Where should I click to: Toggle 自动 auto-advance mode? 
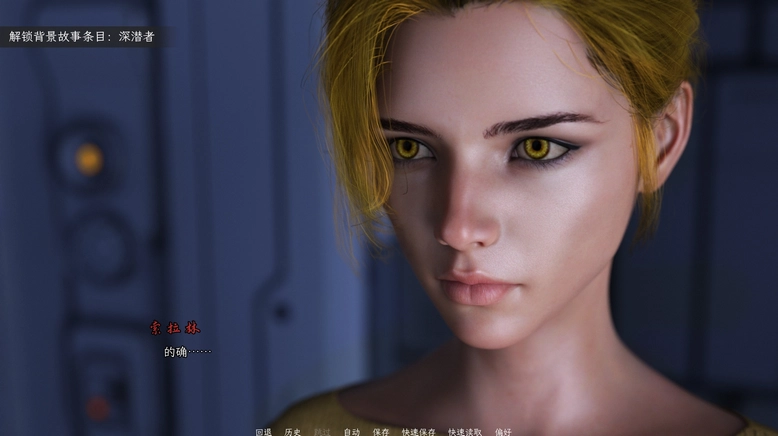coord(351,432)
